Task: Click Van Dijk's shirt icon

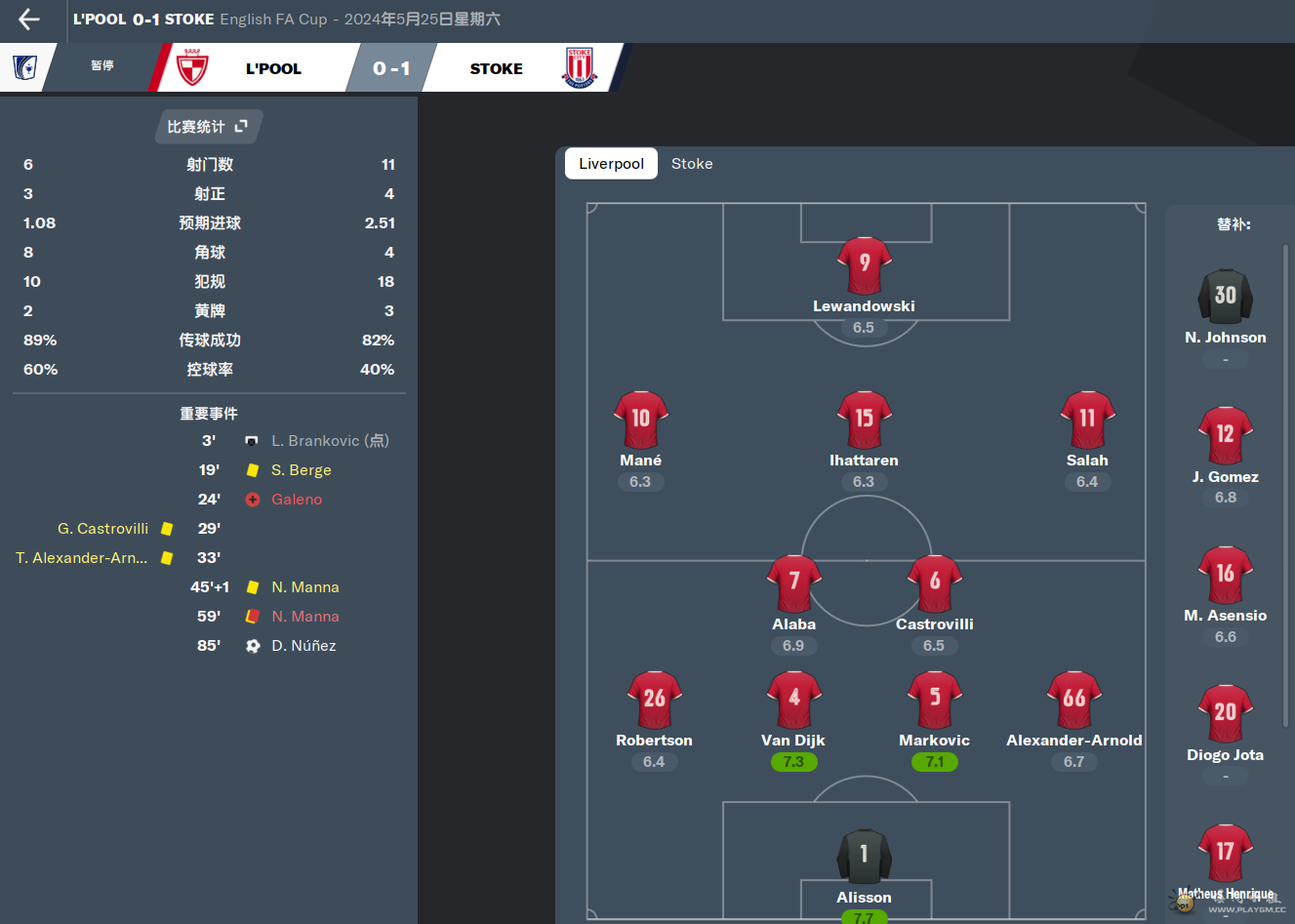Action: click(793, 700)
